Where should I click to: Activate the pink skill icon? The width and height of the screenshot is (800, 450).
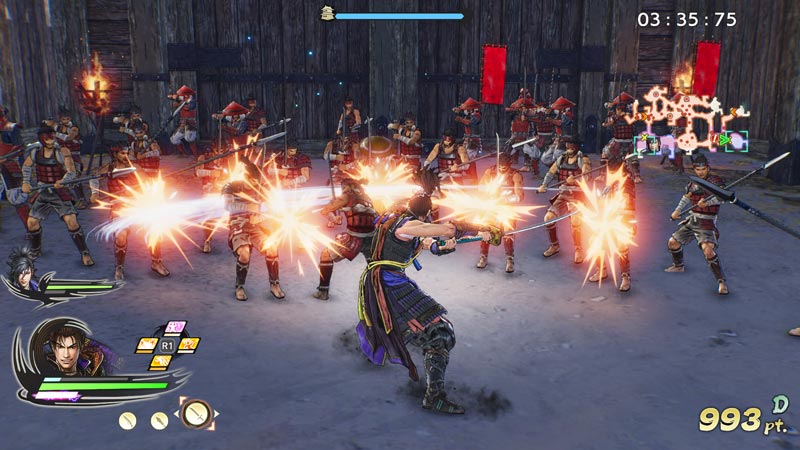[x=175, y=327]
